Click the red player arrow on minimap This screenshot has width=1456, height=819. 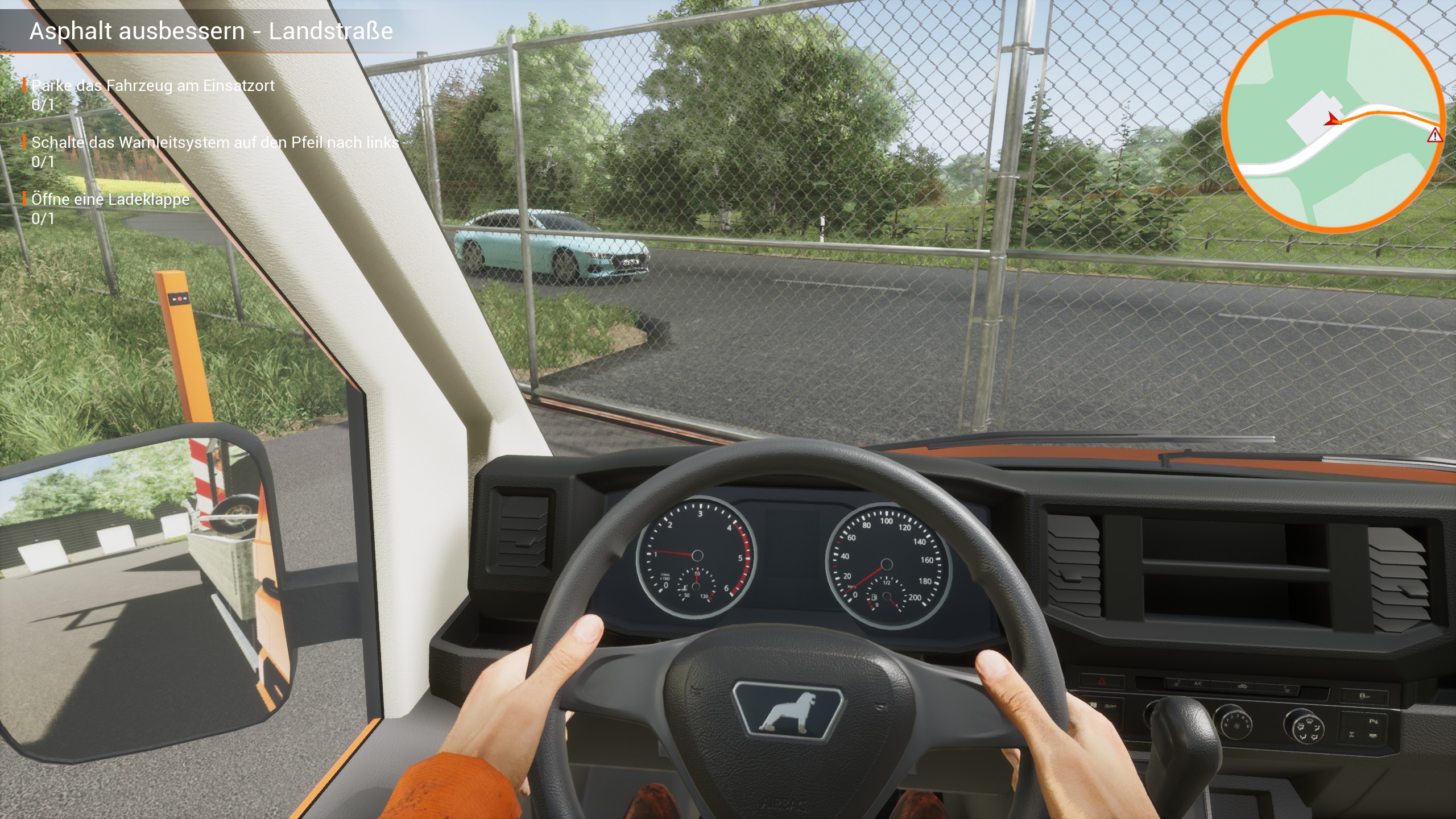coord(1332,119)
